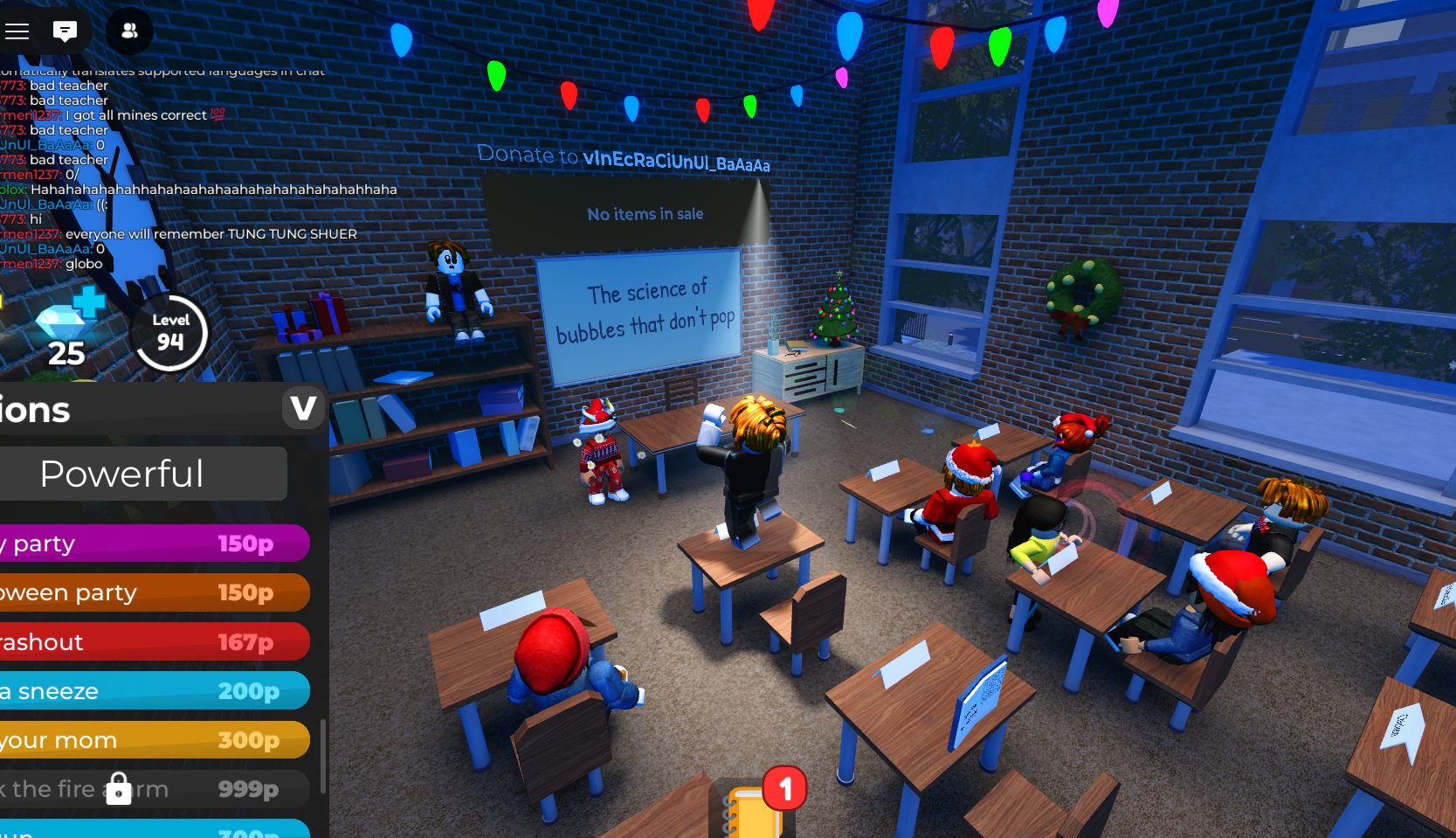Viewport: 1456px width, 838px height.
Task: Collapse the actions panel with the V button
Action: pos(303,408)
